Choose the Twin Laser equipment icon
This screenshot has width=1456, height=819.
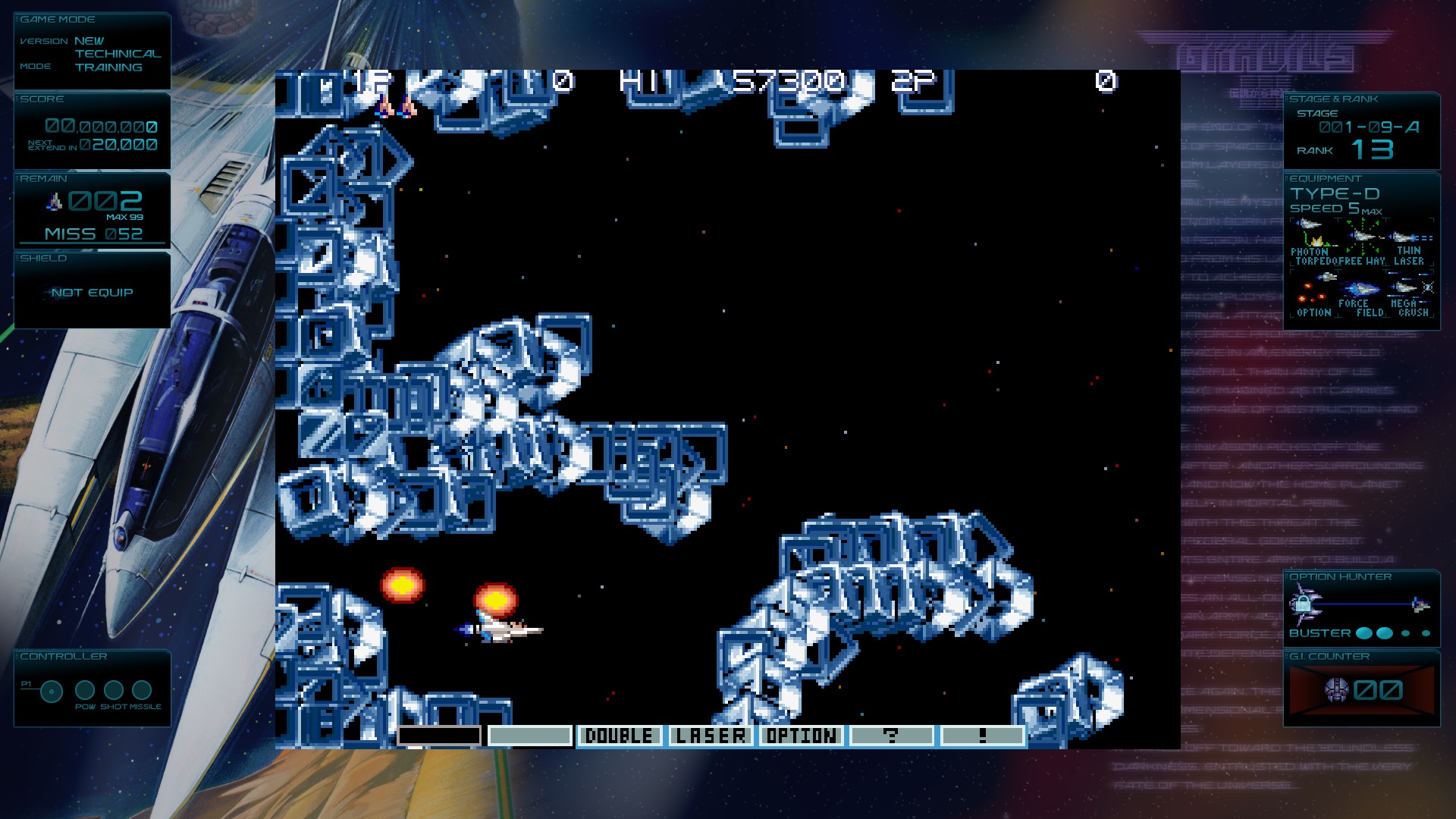[x=1410, y=237]
